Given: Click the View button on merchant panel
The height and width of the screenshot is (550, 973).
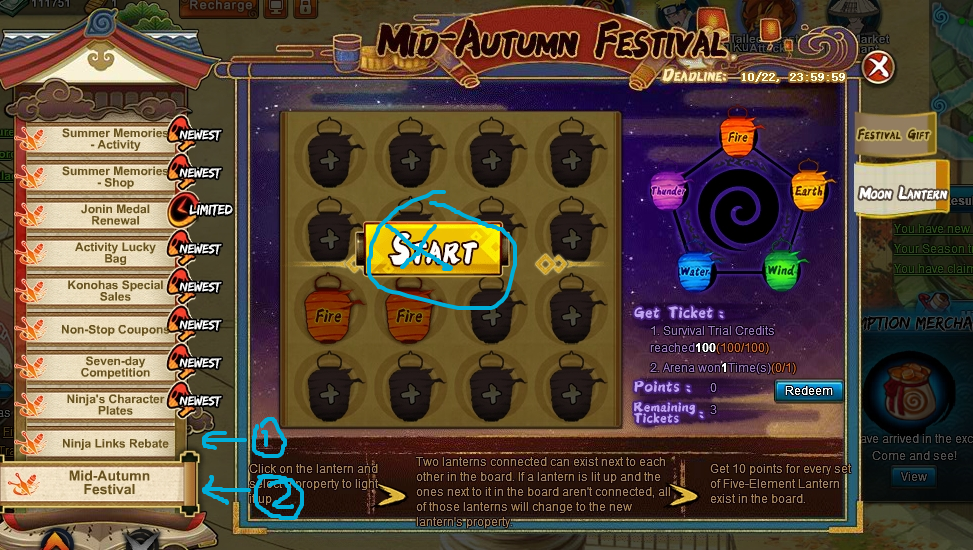Looking at the screenshot, I should point(914,477).
